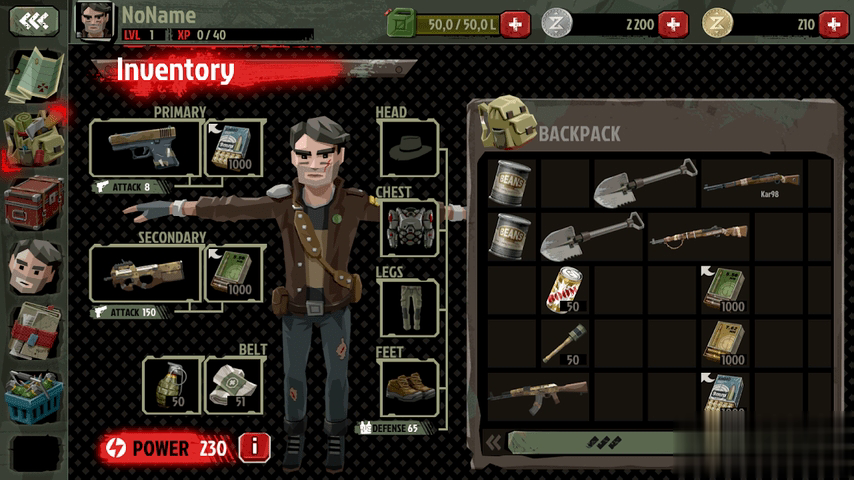This screenshot has height=480, width=854.
Task: Select the pants in legs slot
Action: 408,307
